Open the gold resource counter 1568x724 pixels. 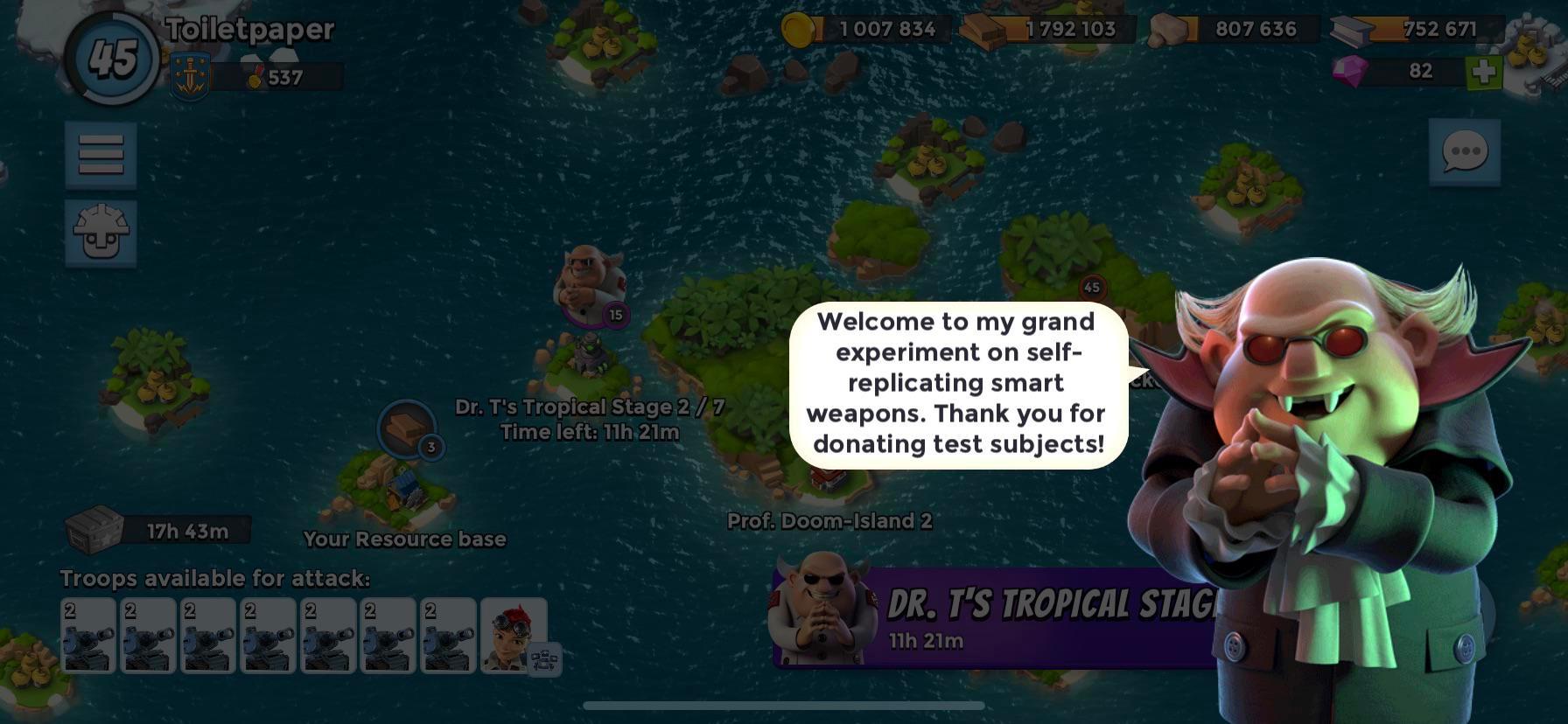point(871,29)
